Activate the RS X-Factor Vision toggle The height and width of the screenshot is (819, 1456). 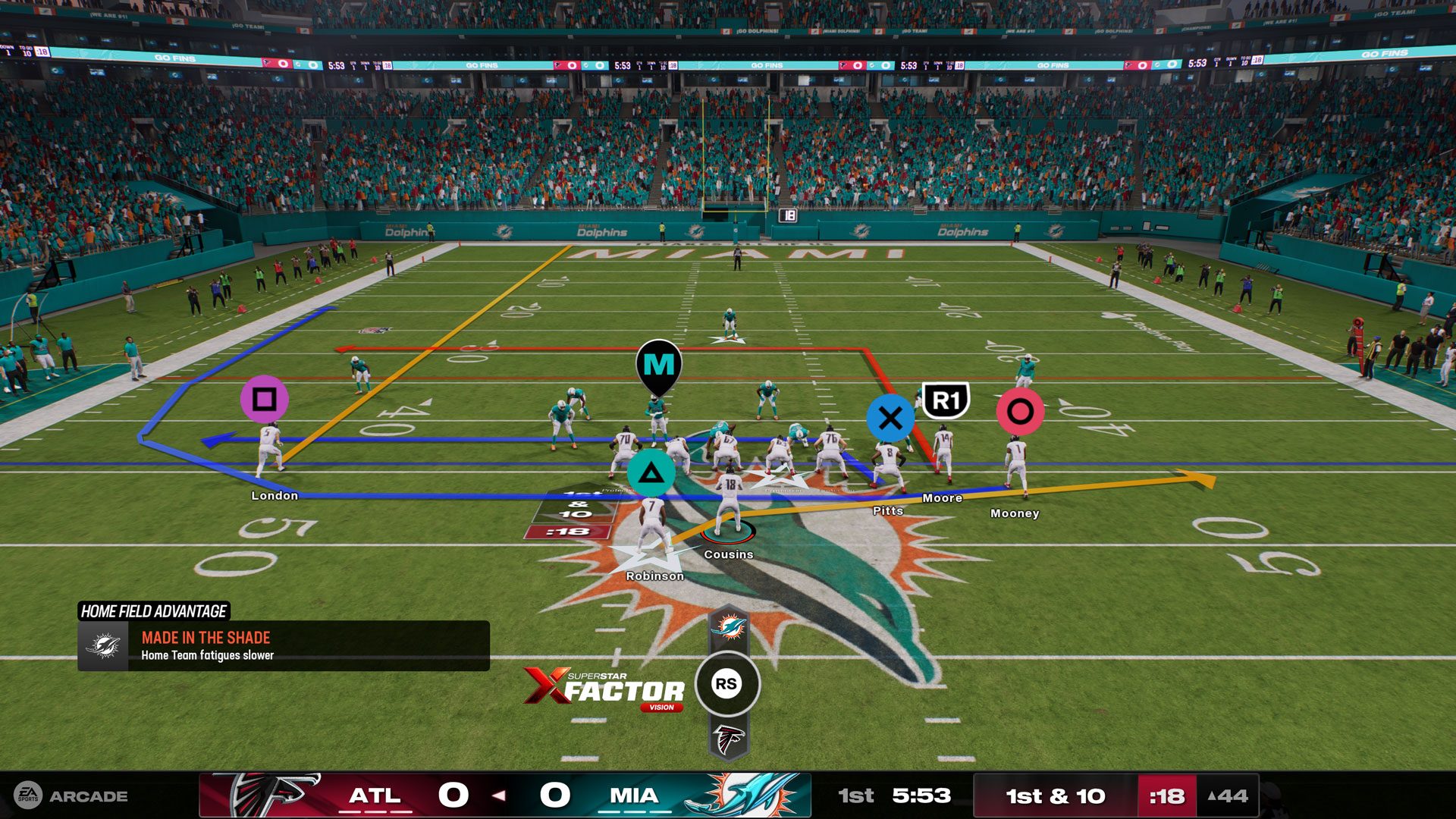(726, 683)
